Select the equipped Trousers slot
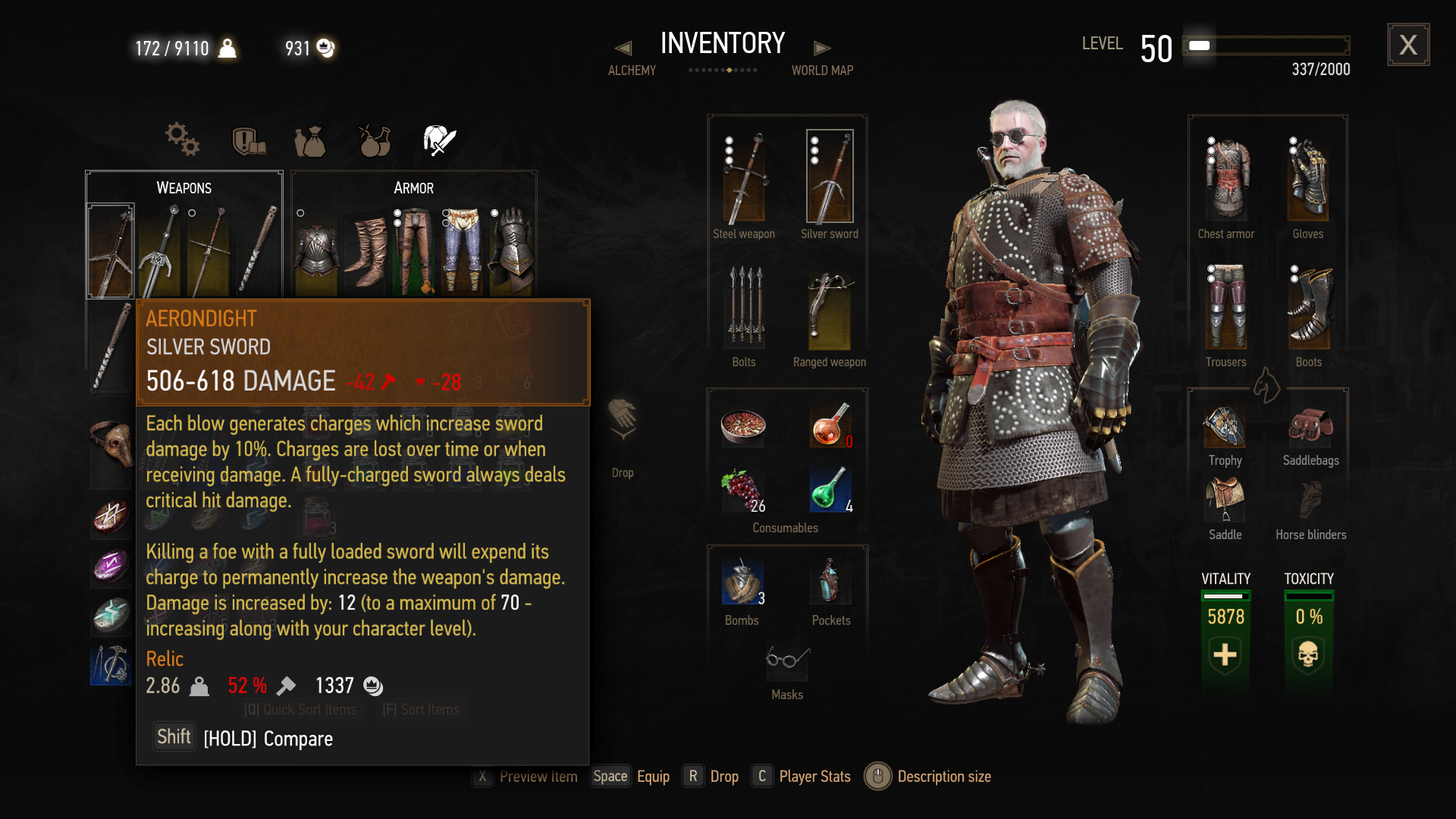 pyautogui.click(x=1226, y=307)
